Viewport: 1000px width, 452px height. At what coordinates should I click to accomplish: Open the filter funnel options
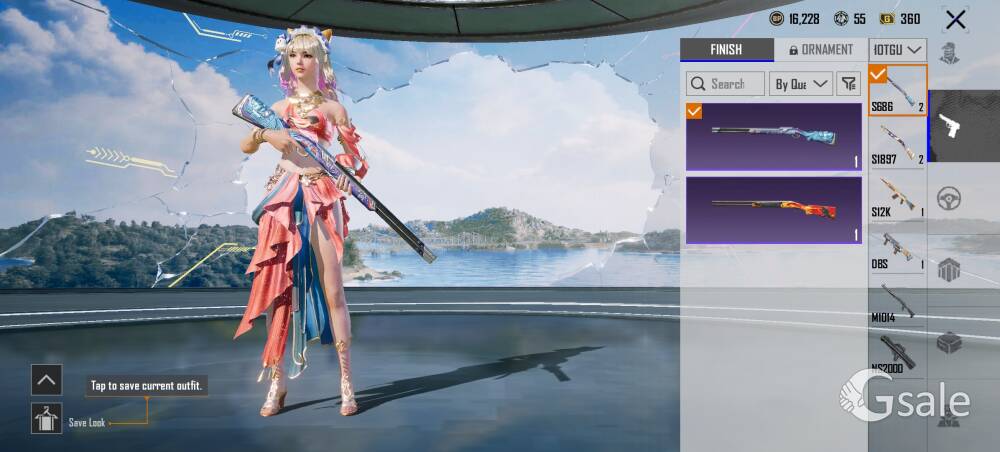coord(848,84)
